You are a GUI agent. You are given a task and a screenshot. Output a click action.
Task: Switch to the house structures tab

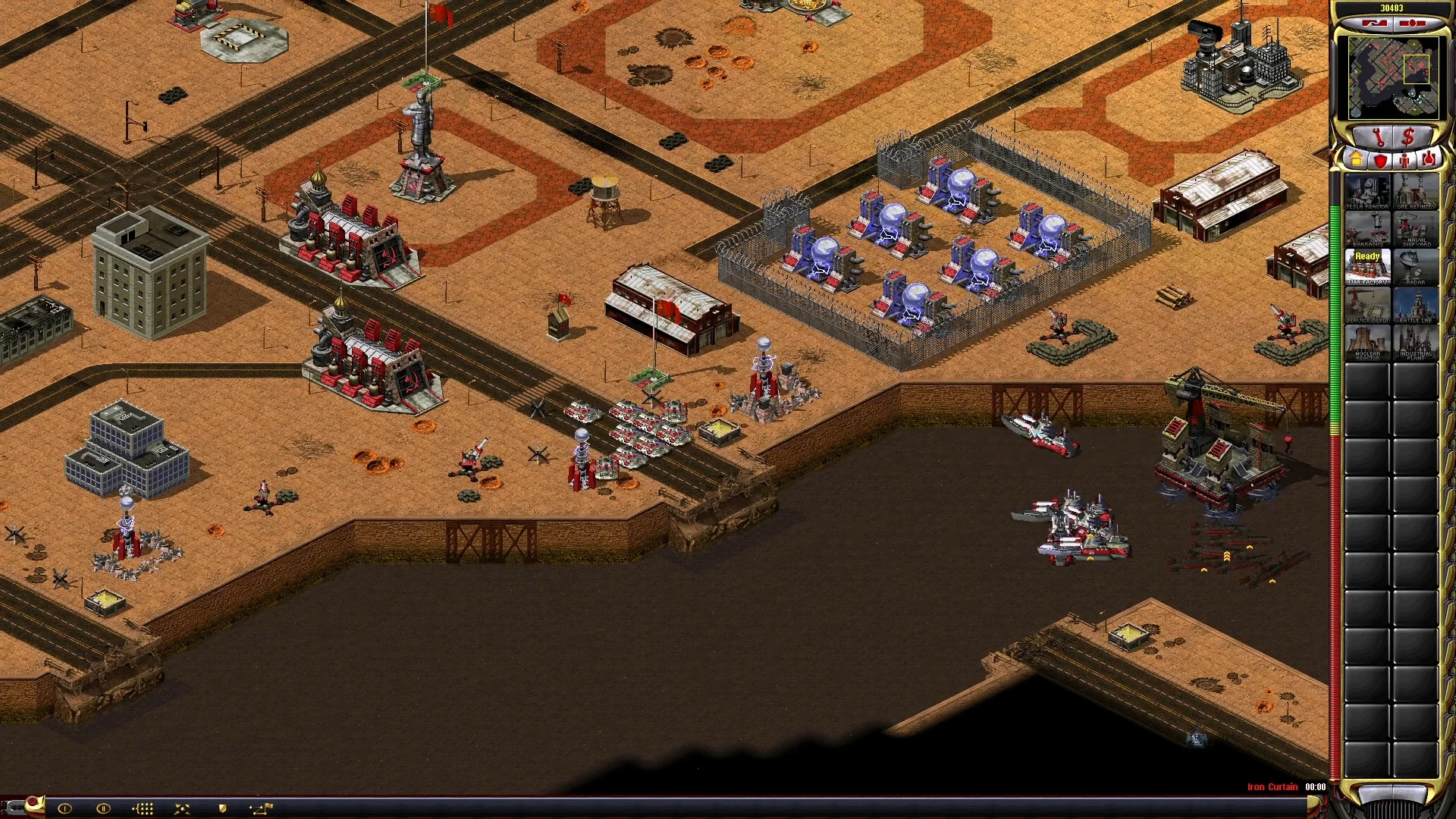(1356, 160)
